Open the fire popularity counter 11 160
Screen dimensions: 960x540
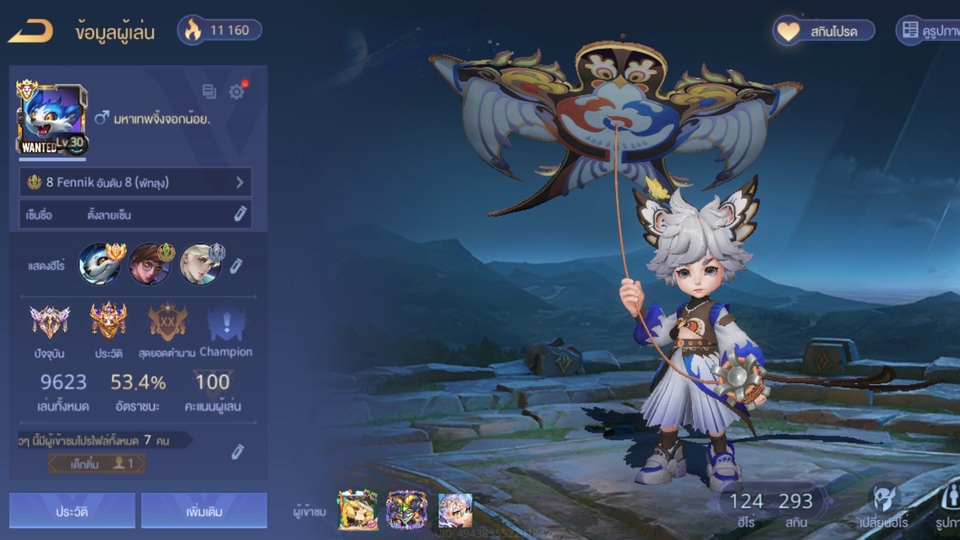220,30
